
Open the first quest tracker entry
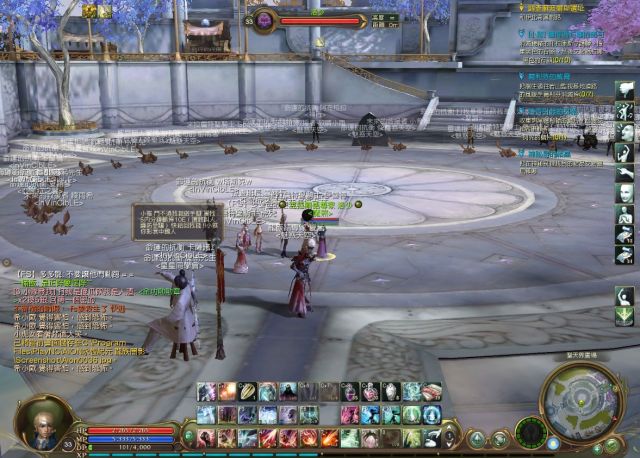(x=565, y=9)
